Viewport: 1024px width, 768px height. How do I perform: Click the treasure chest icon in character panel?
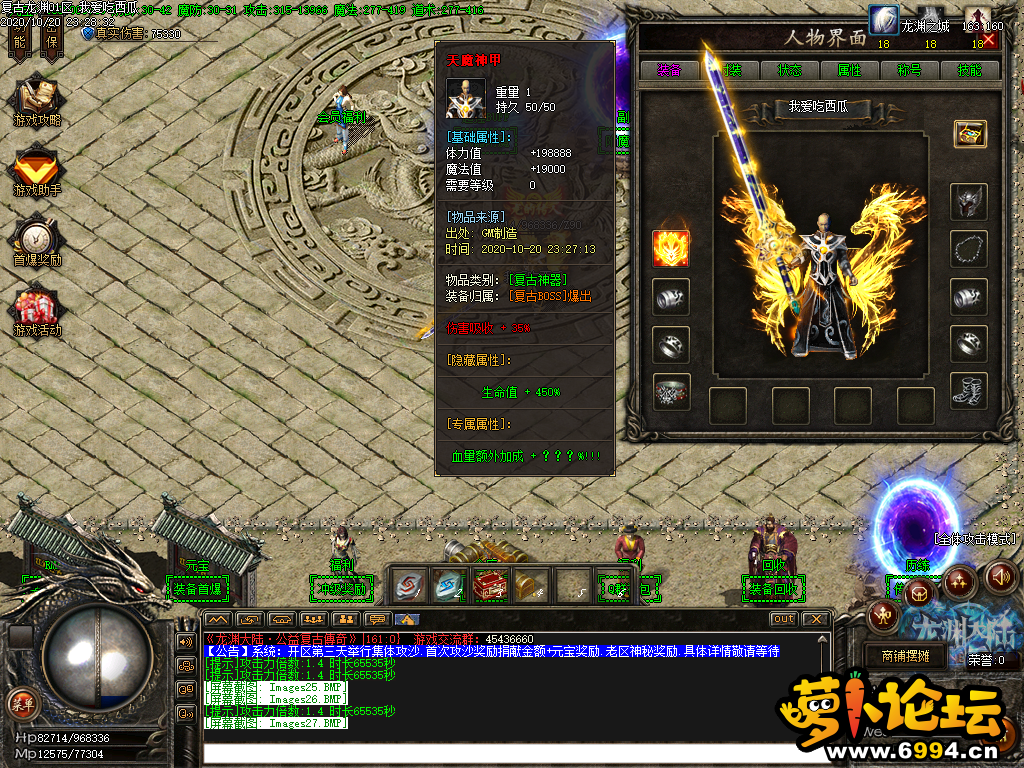969,133
